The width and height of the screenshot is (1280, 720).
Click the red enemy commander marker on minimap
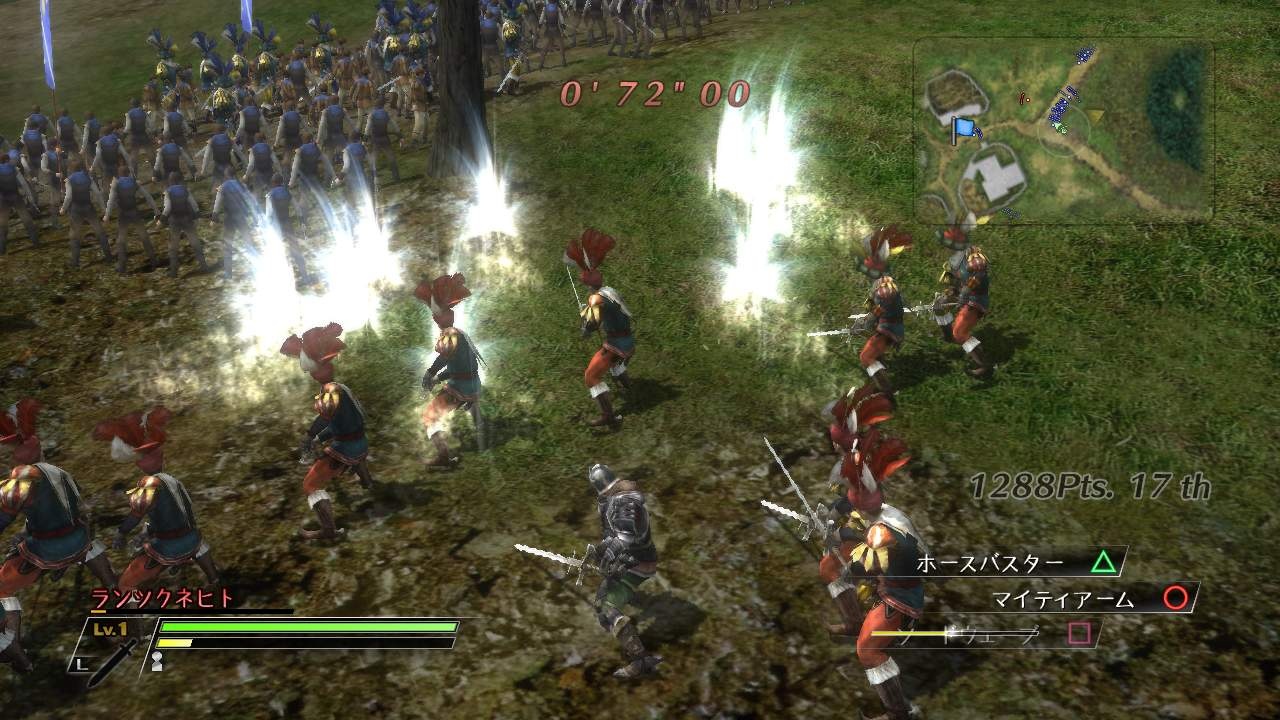1023,98
